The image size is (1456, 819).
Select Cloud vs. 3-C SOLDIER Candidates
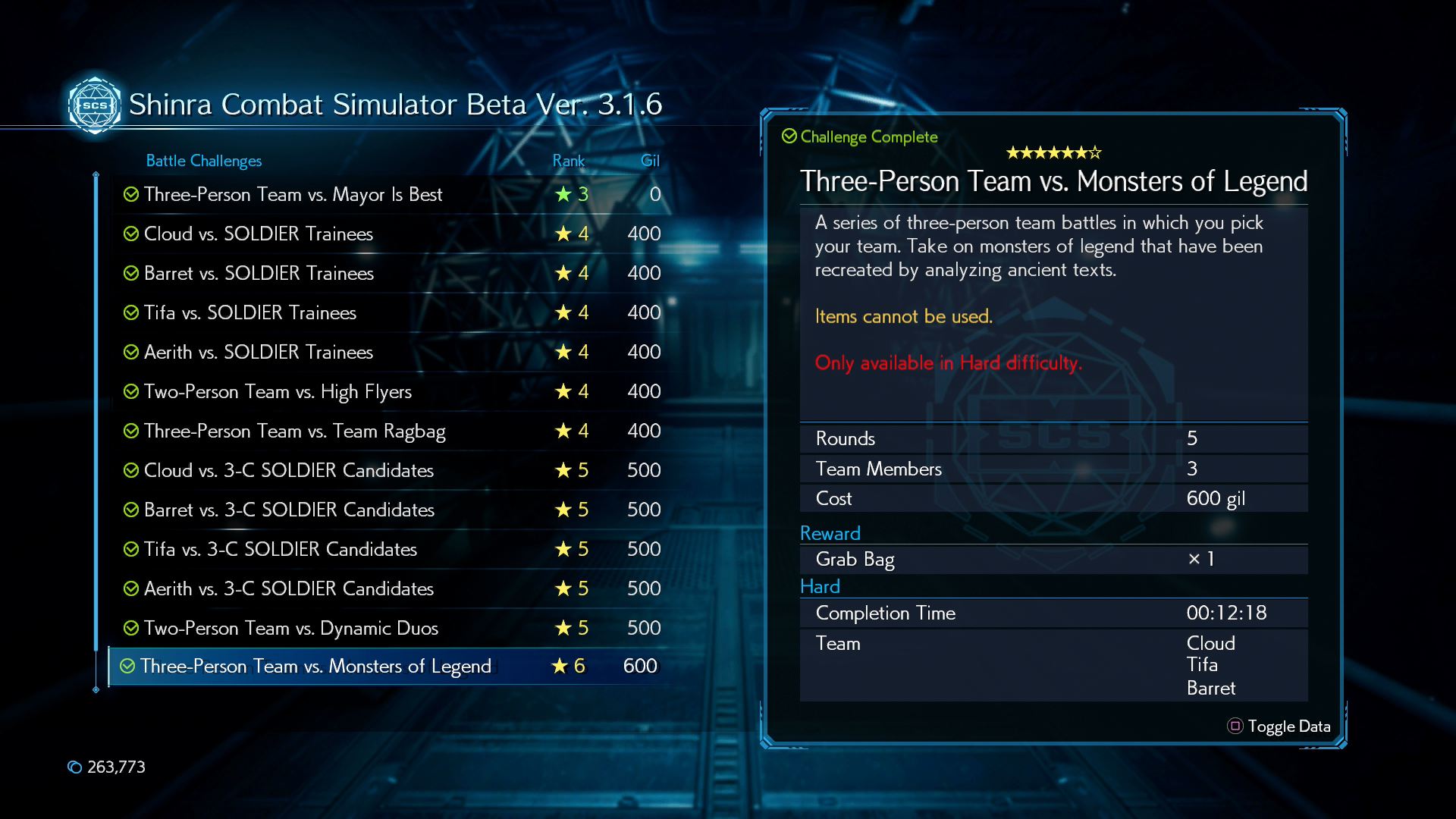coord(289,471)
